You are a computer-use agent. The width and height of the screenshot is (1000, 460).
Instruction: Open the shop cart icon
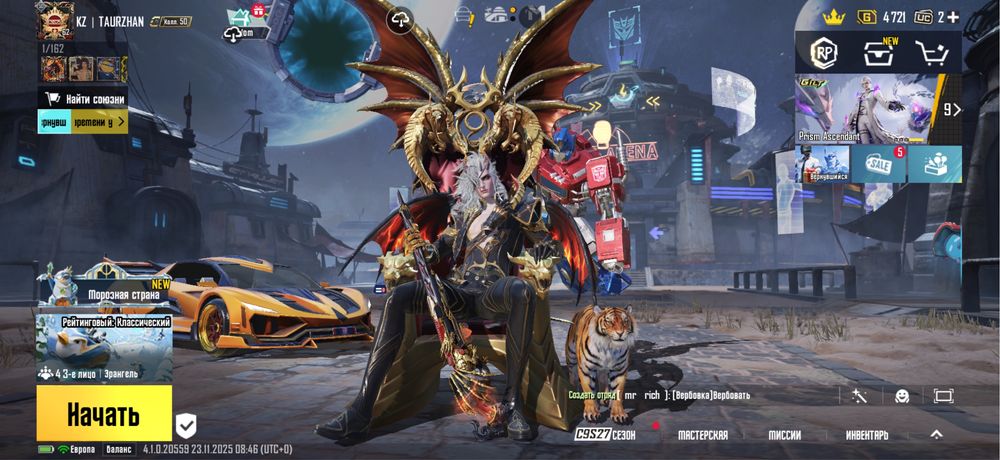(x=930, y=52)
